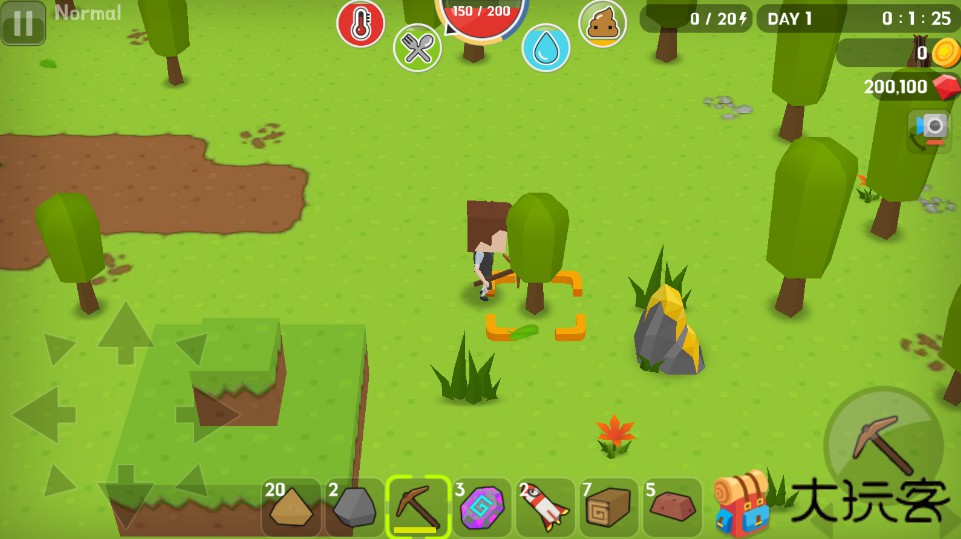Select the red brick hotbar slot

click(x=672, y=507)
